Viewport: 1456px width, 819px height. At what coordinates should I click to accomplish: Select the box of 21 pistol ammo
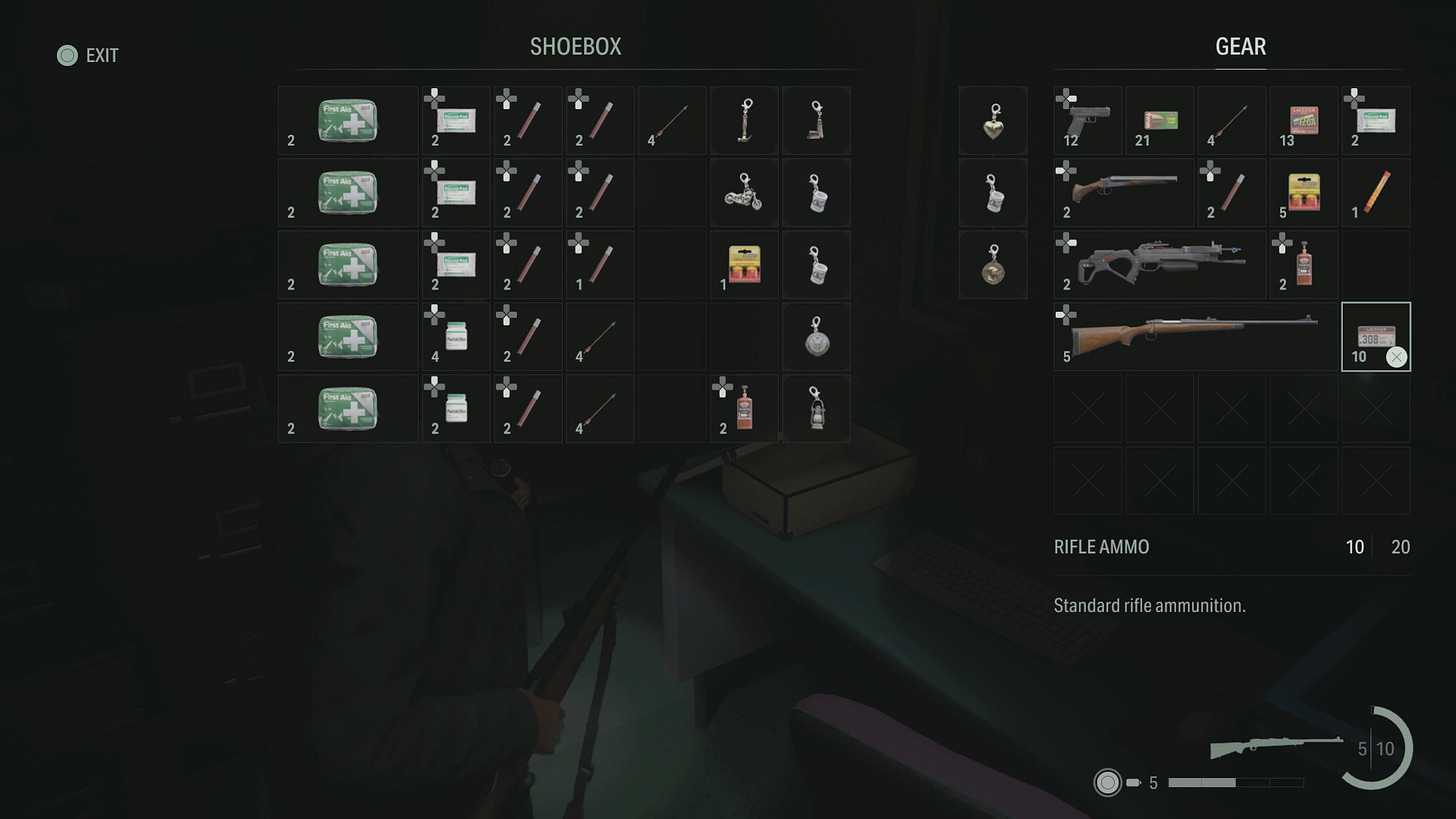[1159, 120]
